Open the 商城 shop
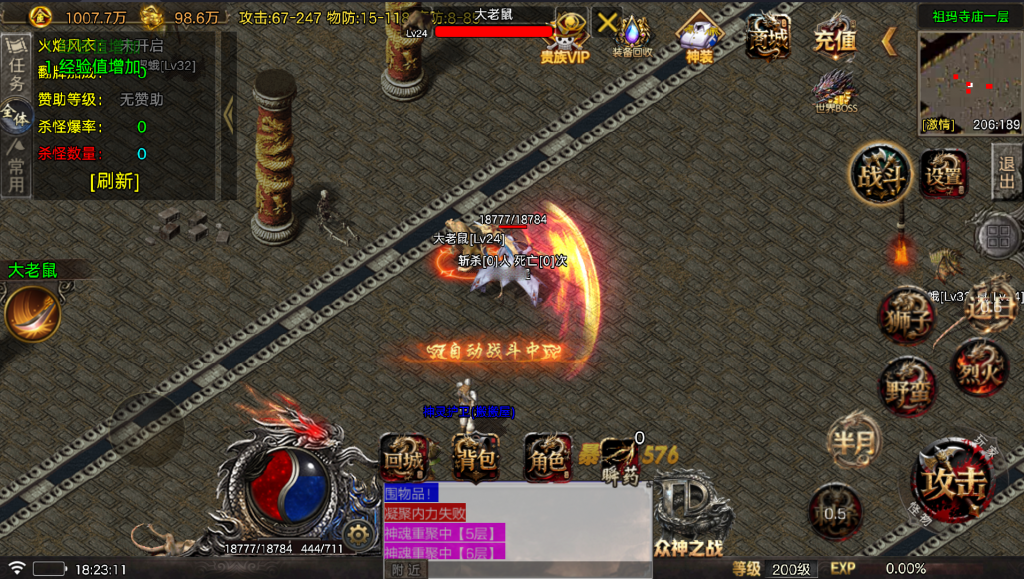Viewport: 1024px width, 579px height. tap(768, 36)
